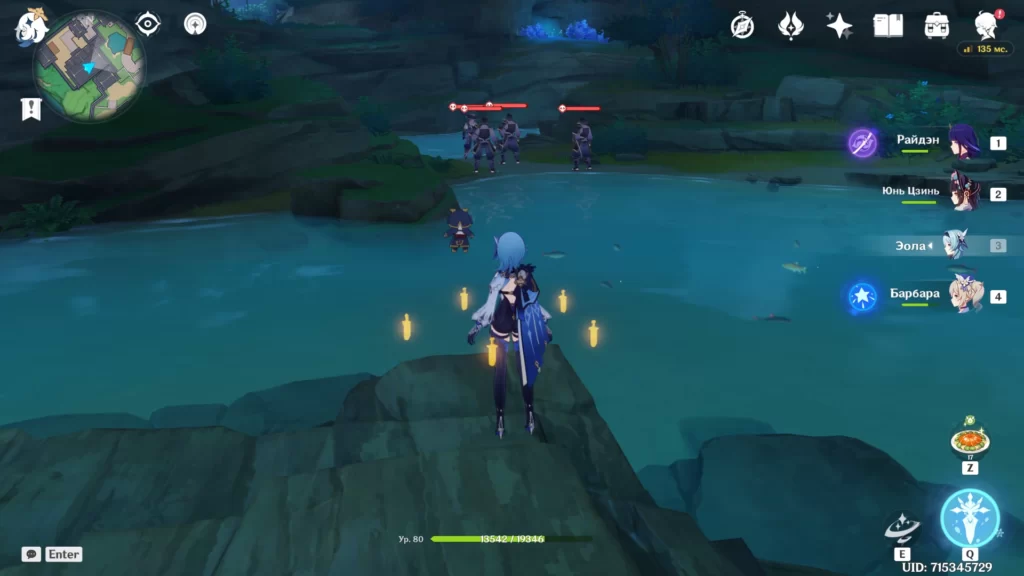Open the events compass icon
Viewport: 1024px width, 576px height.
point(742,26)
